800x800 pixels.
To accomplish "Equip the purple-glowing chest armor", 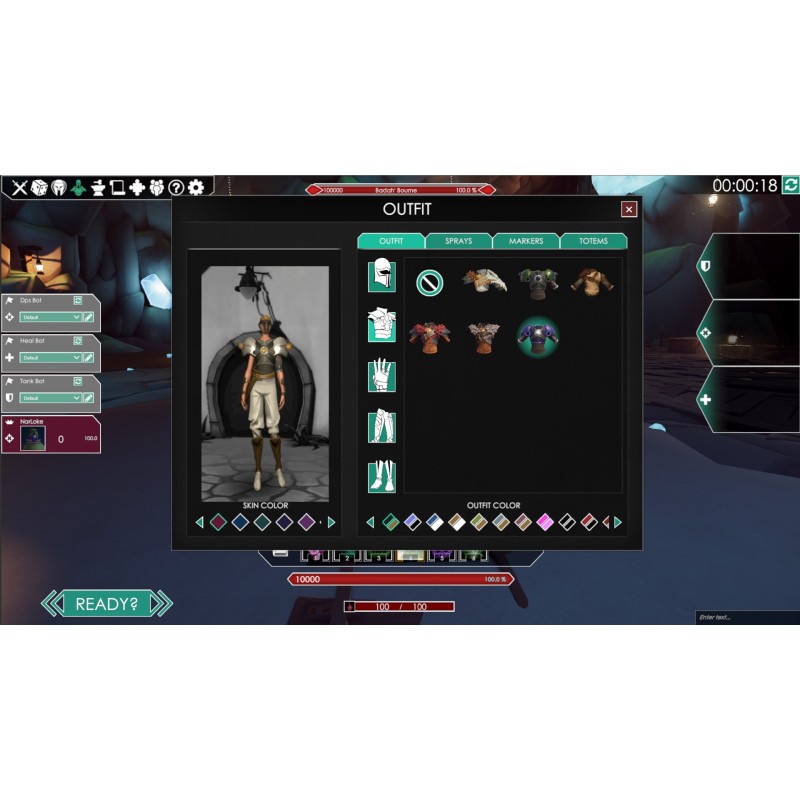I will click(538, 336).
